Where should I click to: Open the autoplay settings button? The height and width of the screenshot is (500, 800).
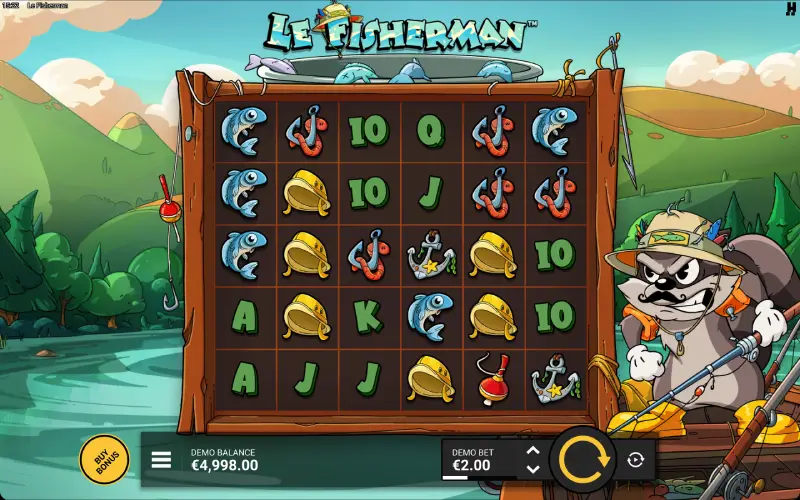635,460
